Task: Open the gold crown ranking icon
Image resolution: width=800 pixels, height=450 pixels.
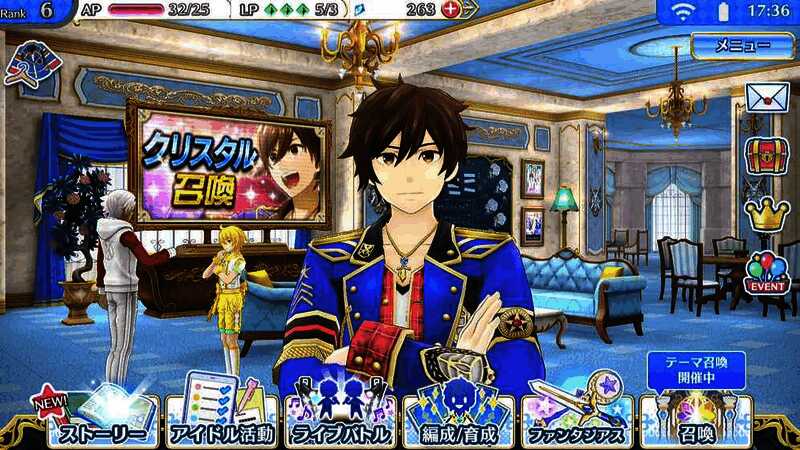Action: [767, 213]
